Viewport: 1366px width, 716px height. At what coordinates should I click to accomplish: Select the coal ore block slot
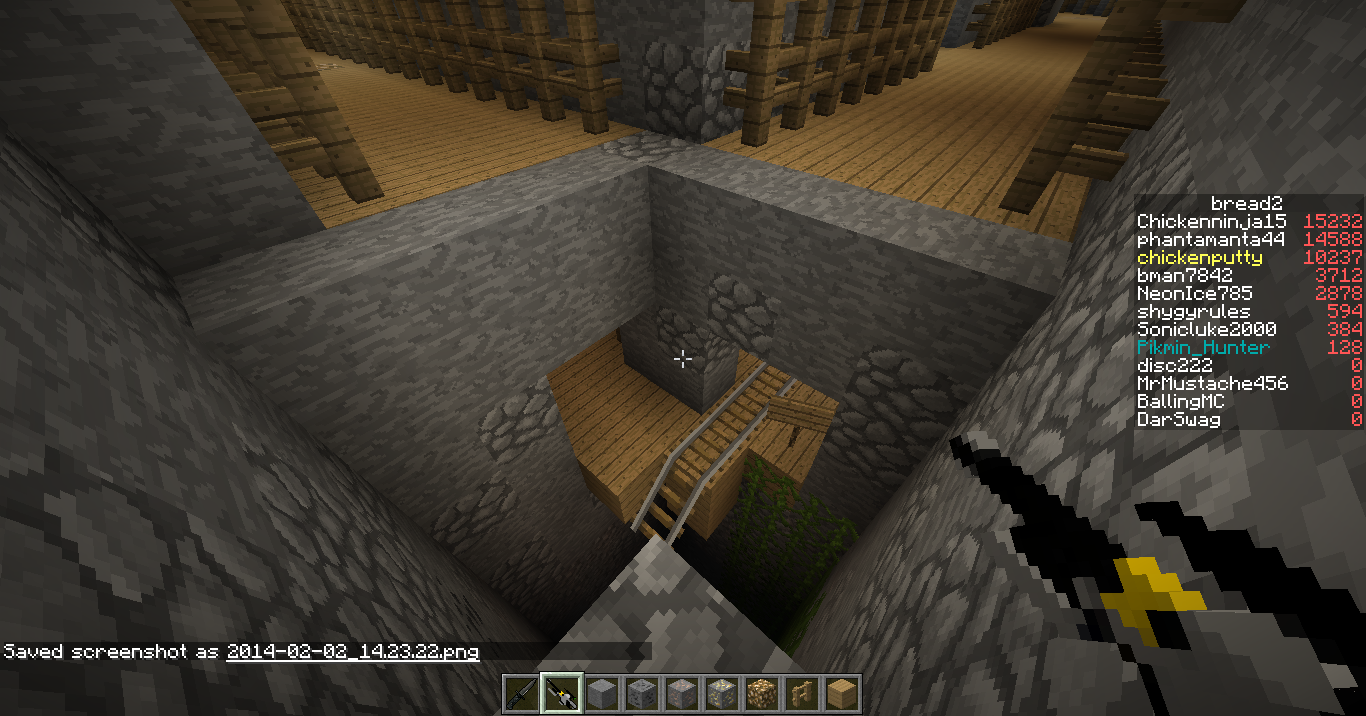(641, 693)
